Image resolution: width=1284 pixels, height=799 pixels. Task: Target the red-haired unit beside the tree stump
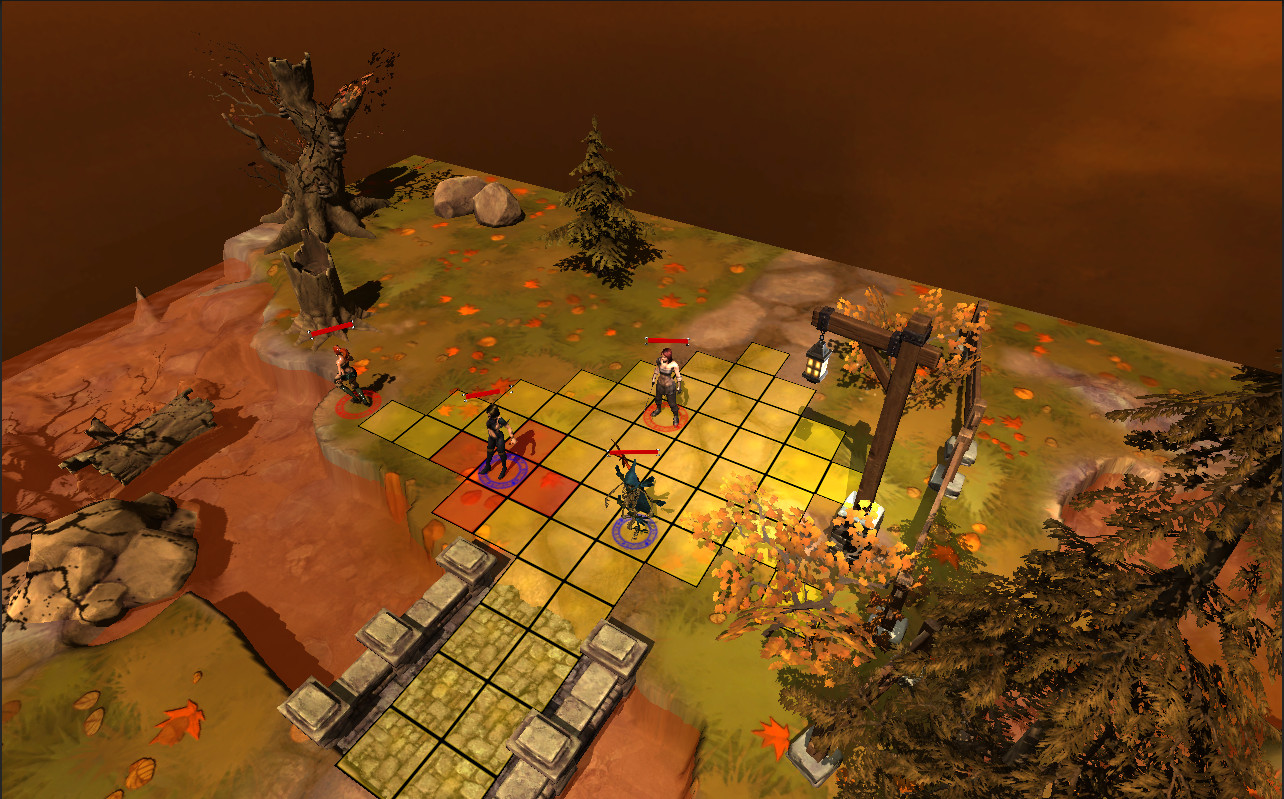click(347, 375)
